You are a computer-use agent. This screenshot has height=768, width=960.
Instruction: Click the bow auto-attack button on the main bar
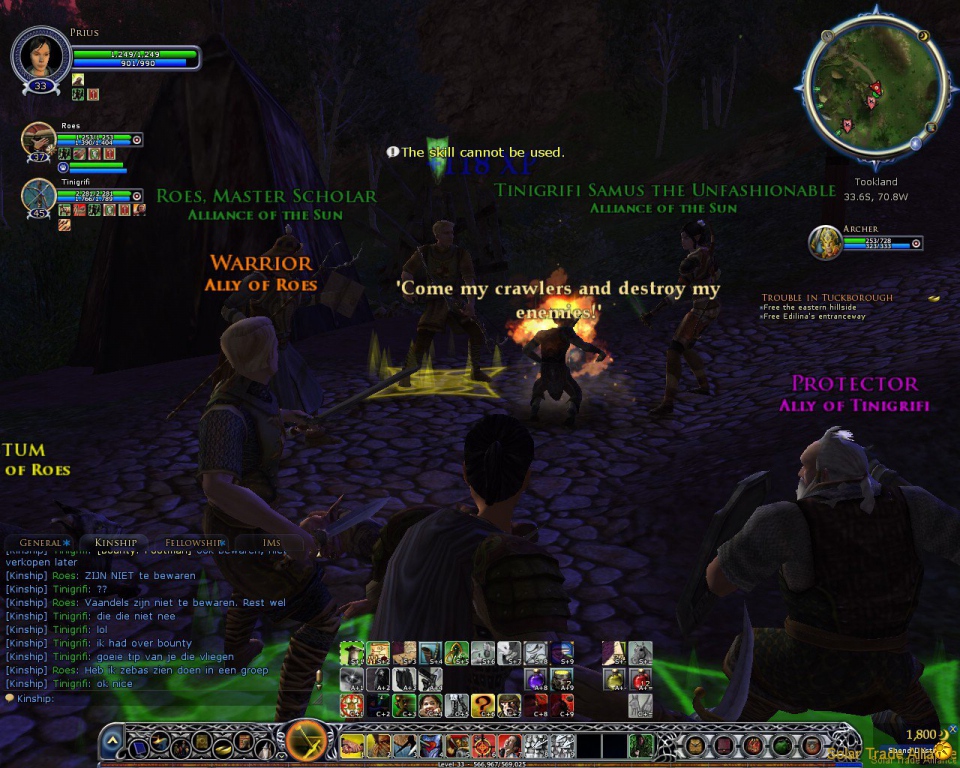point(307,743)
